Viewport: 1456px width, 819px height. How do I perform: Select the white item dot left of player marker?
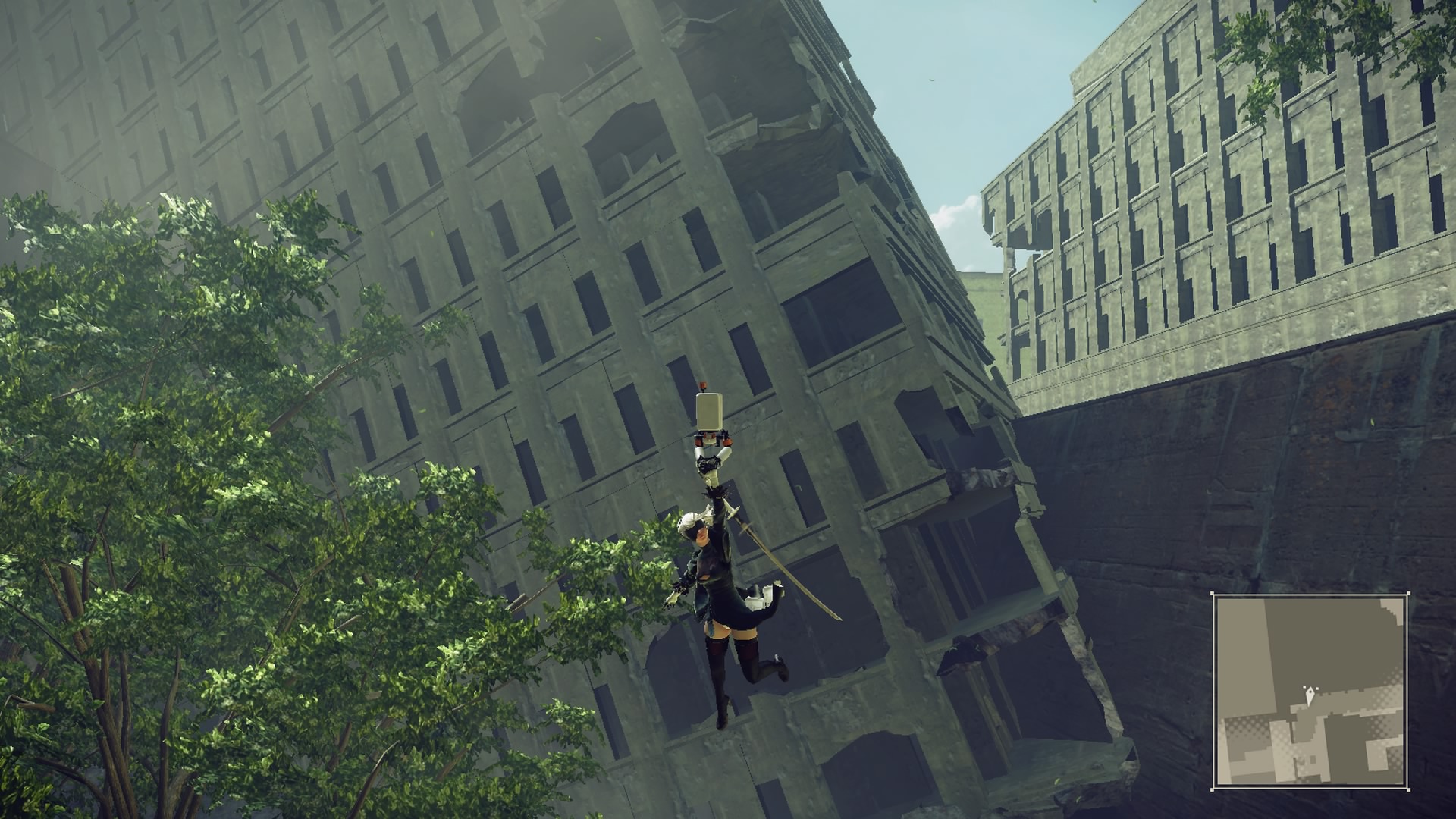click(1304, 687)
